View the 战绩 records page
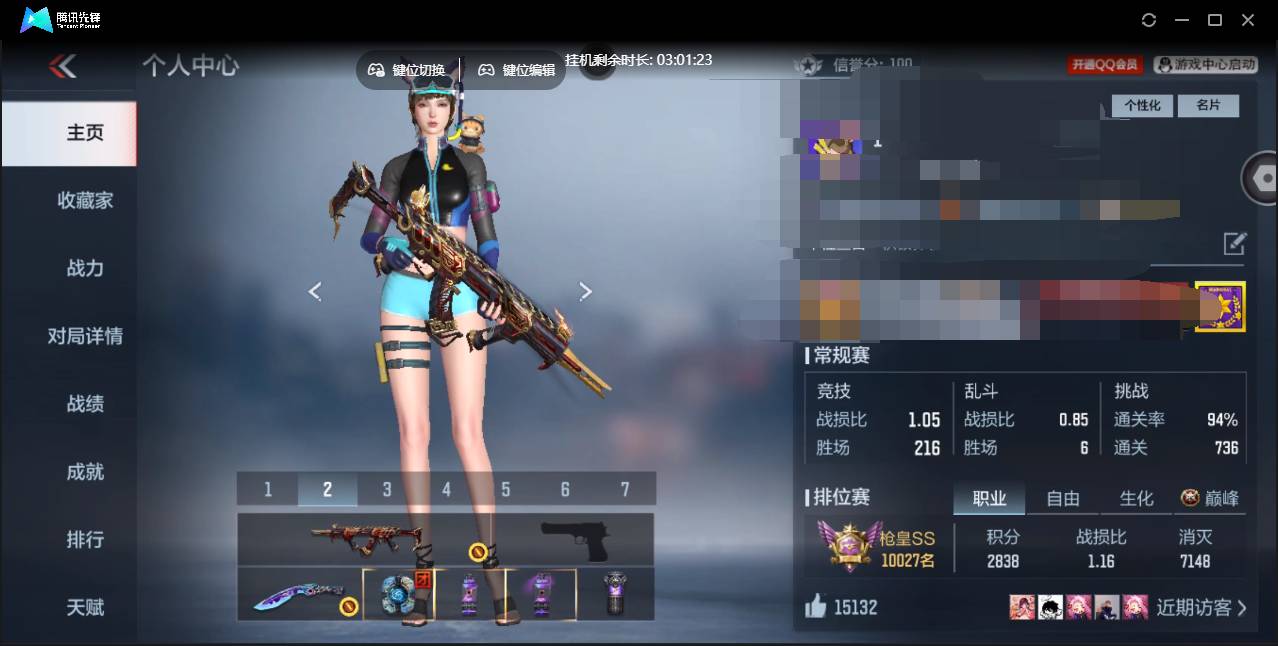This screenshot has width=1278, height=646. (x=85, y=404)
